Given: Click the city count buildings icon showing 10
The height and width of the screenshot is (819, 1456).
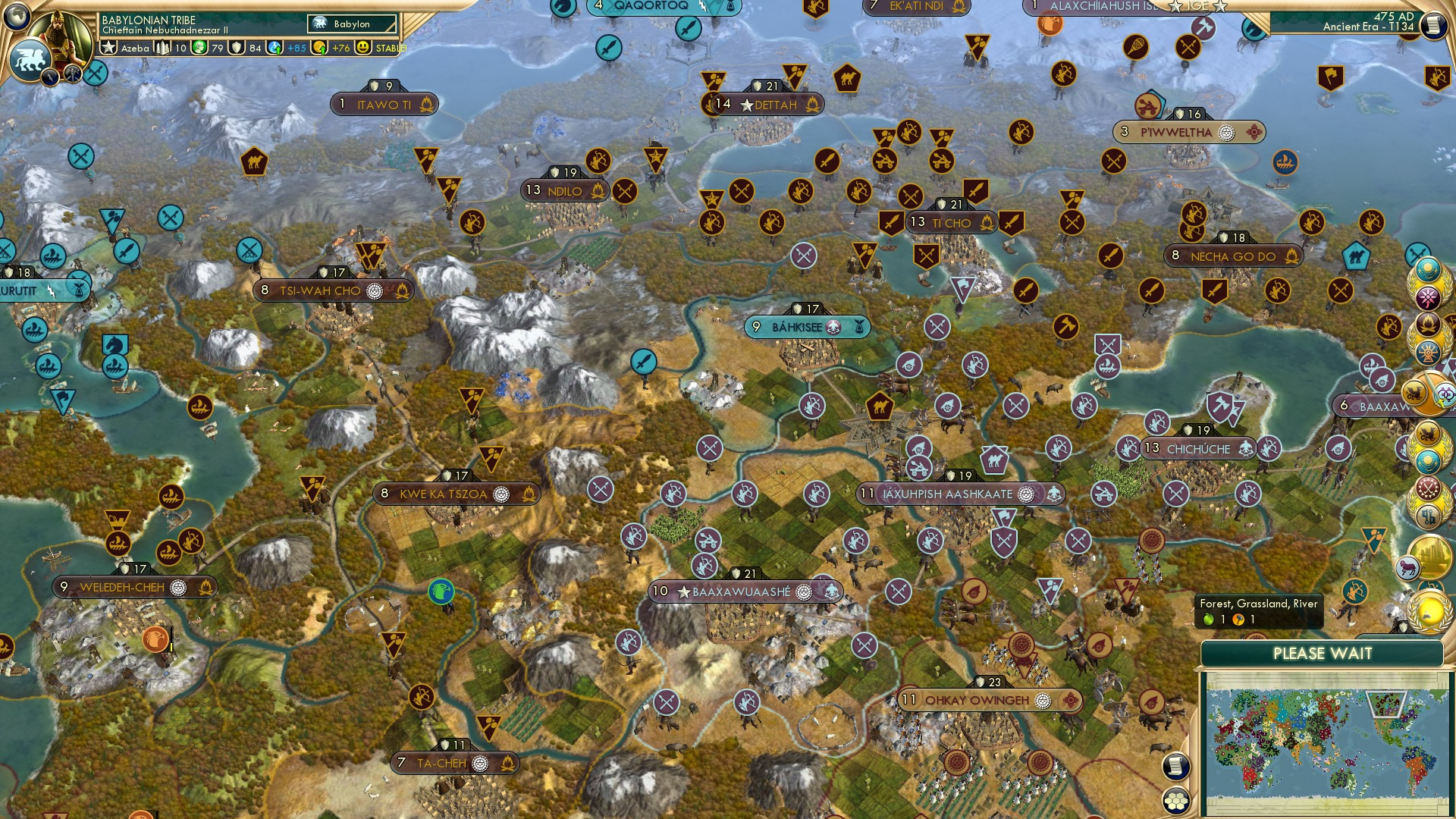Looking at the screenshot, I should tap(164, 48).
